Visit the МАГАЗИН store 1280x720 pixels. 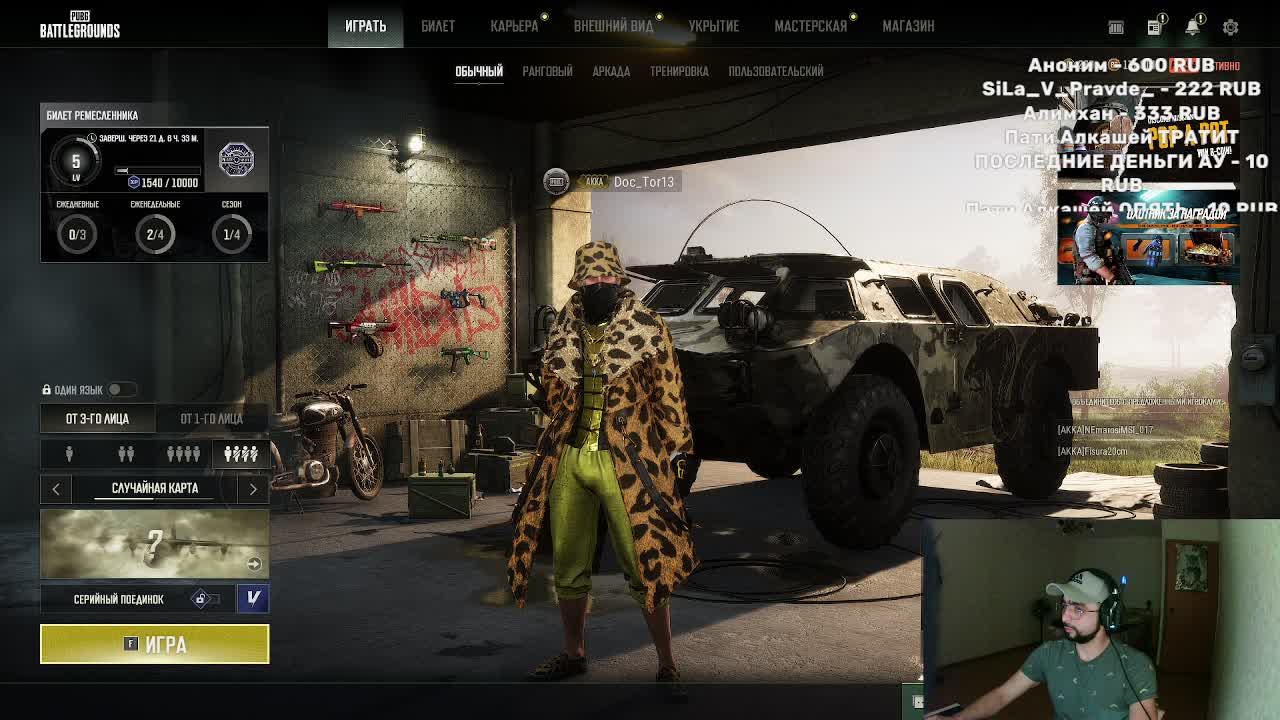[x=908, y=26]
